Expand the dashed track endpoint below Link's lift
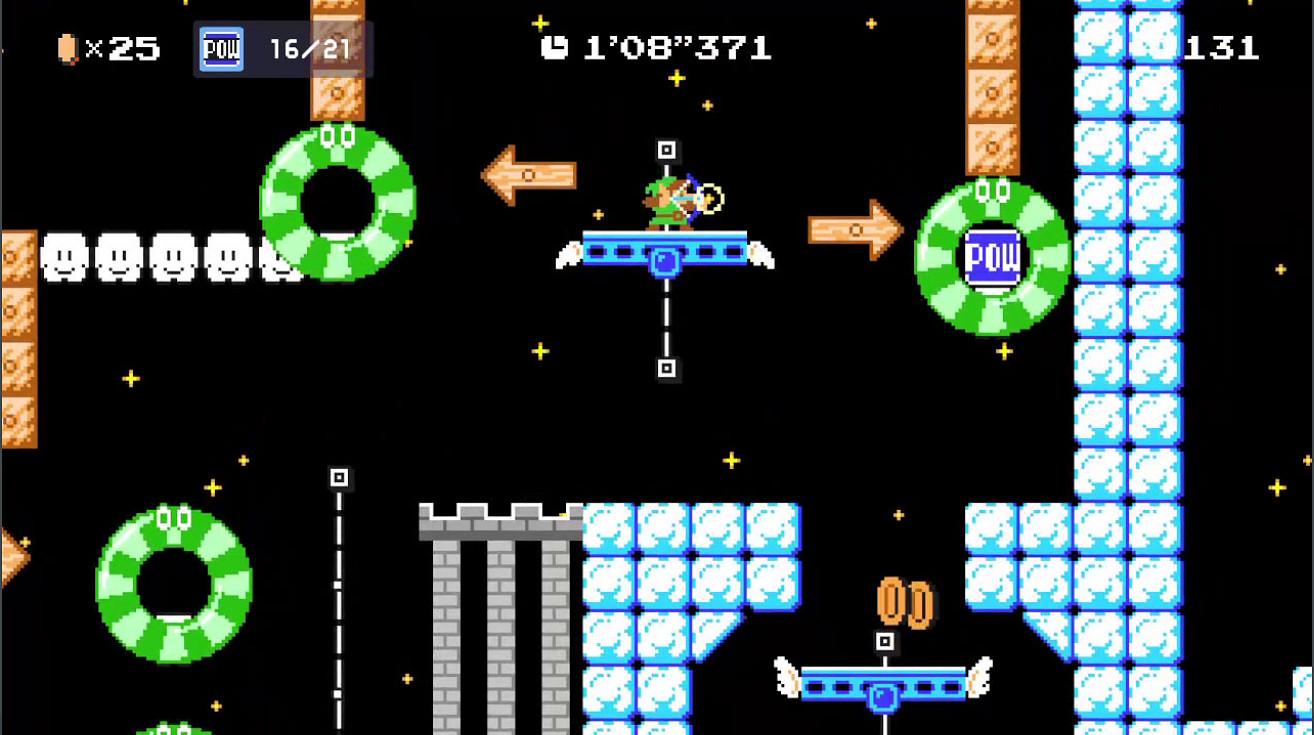 [x=665, y=367]
